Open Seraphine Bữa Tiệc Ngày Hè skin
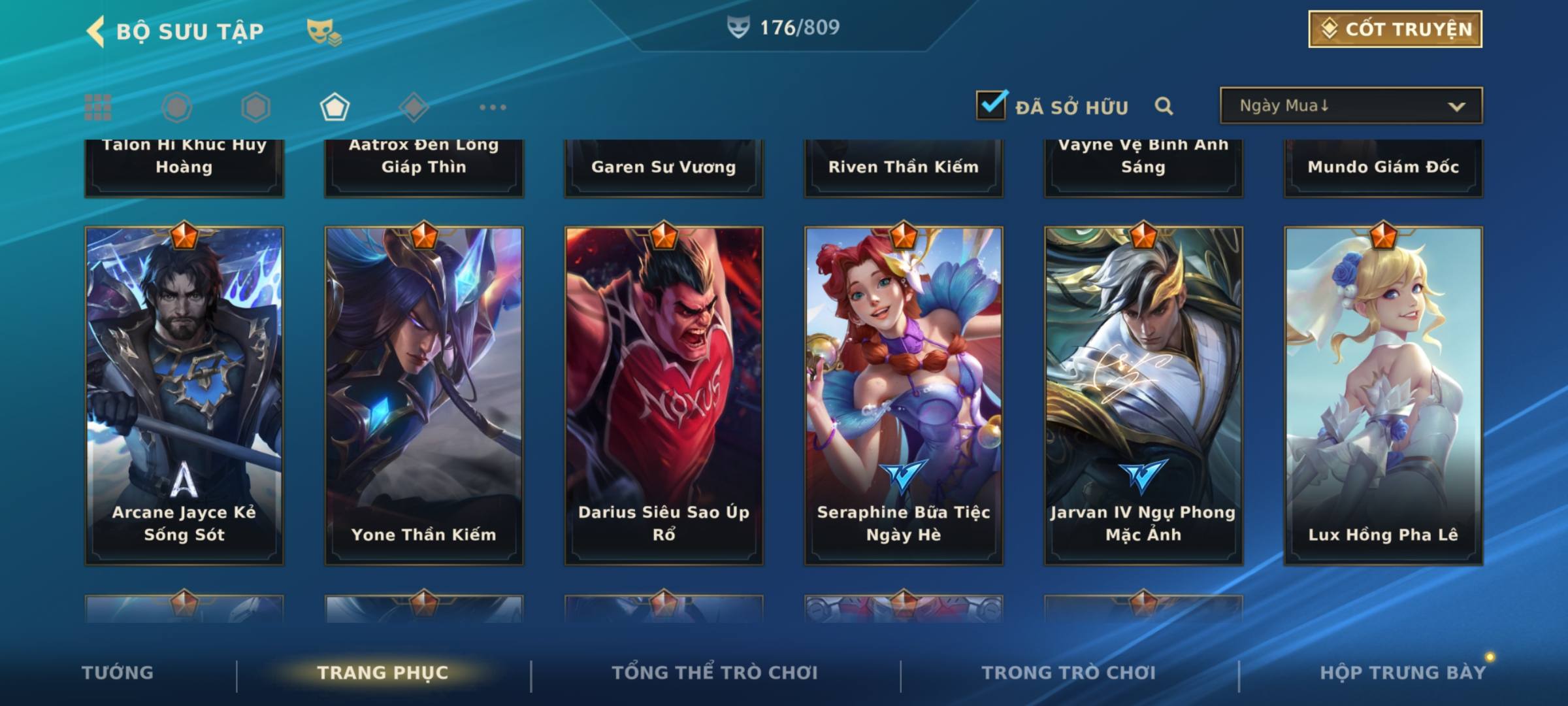This screenshot has height=706, width=1568. pos(904,395)
